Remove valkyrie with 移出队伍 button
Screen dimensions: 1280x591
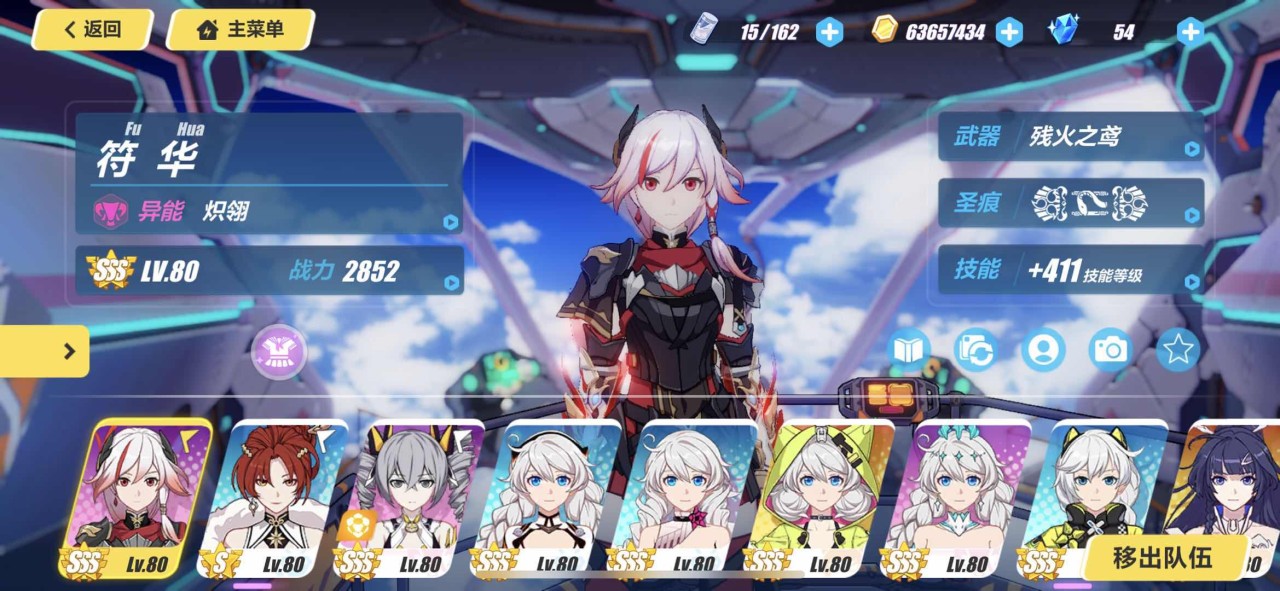click(1162, 558)
